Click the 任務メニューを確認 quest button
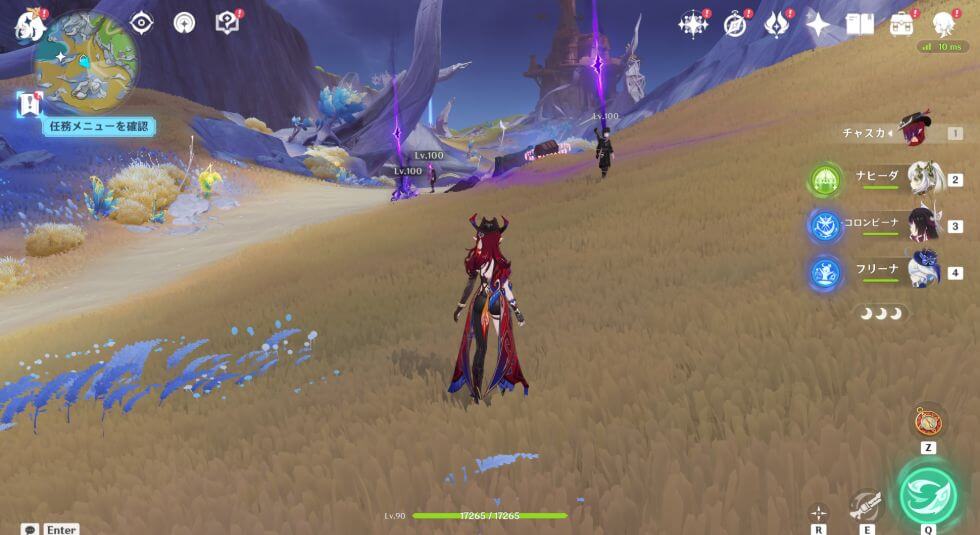The height and width of the screenshot is (535, 980). pyautogui.click(x=98, y=126)
